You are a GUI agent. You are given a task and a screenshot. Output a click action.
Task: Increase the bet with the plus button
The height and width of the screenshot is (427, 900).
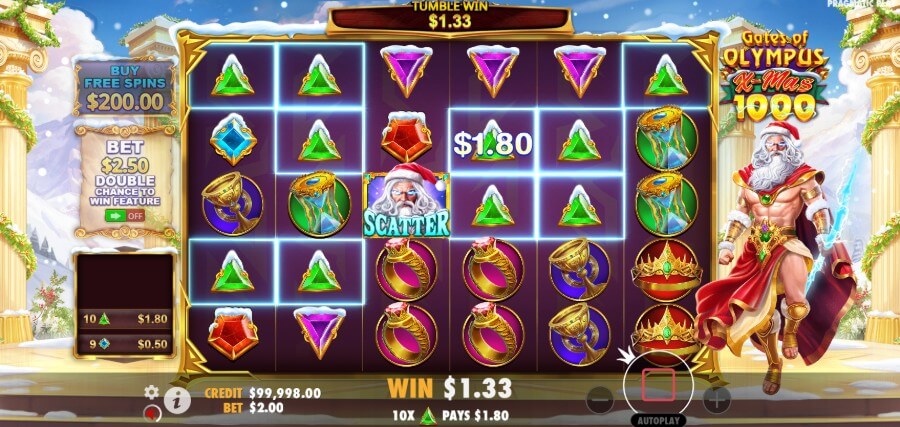click(716, 400)
